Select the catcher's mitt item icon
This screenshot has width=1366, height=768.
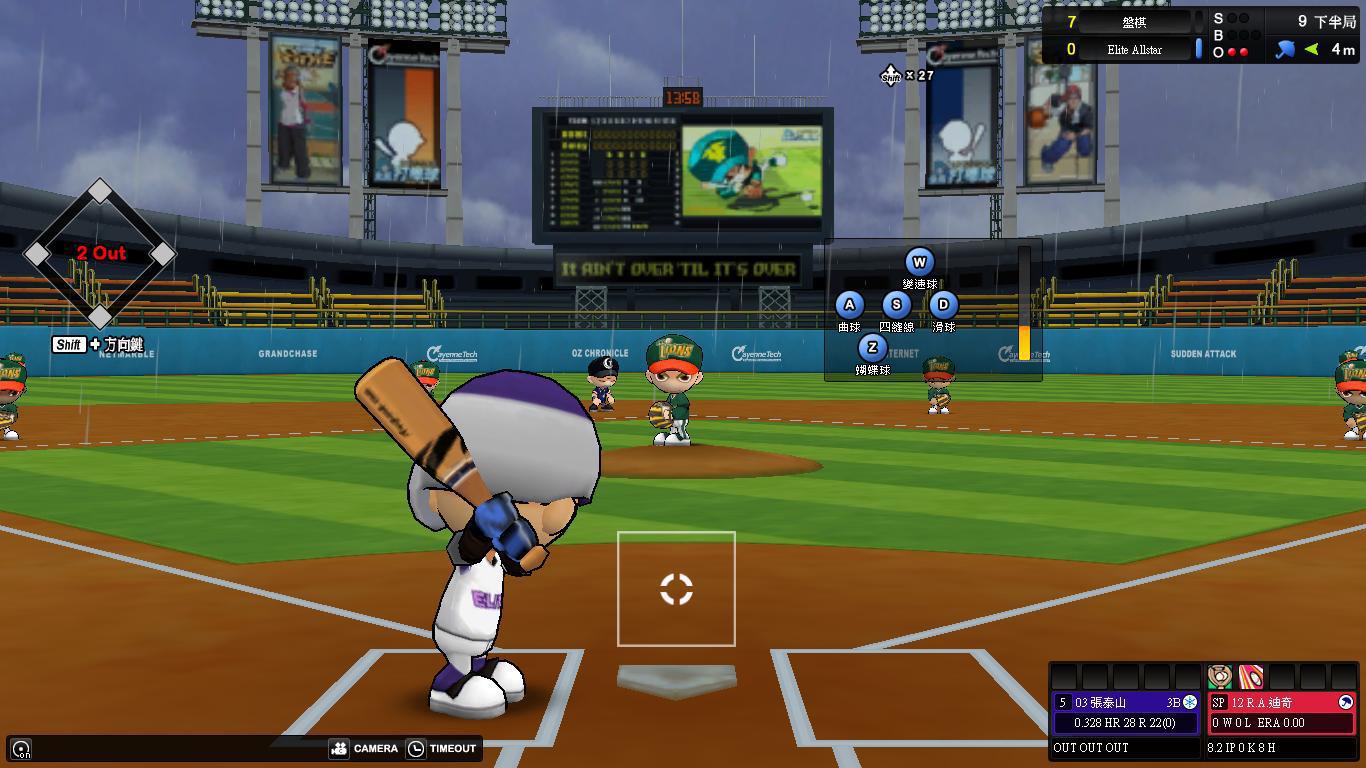tap(1219, 677)
